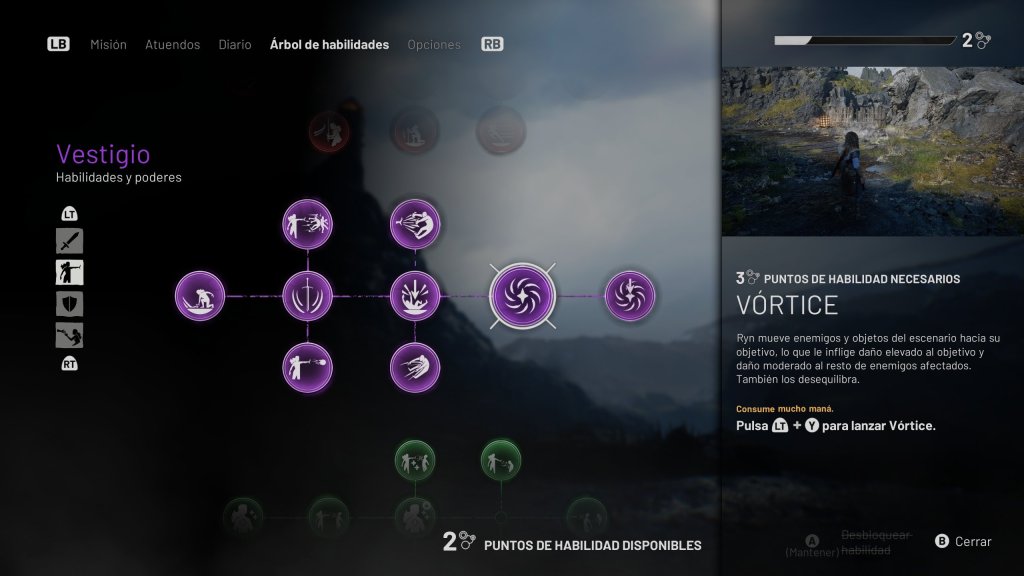This screenshot has width=1024, height=576.
Task: Open the Misión tab
Action: (x=108, y=45)
